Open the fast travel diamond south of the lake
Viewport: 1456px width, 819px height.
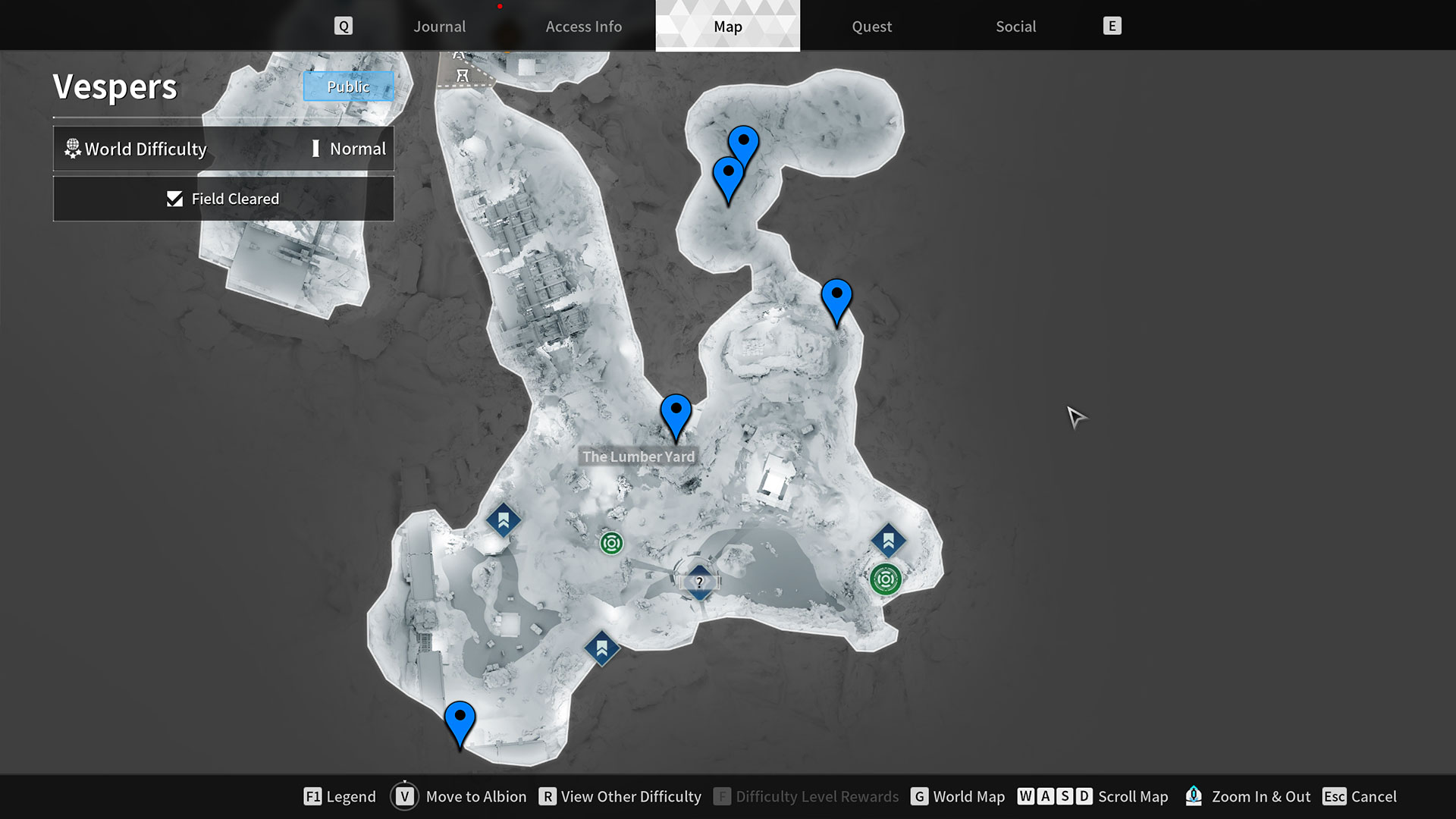[601, 648]
